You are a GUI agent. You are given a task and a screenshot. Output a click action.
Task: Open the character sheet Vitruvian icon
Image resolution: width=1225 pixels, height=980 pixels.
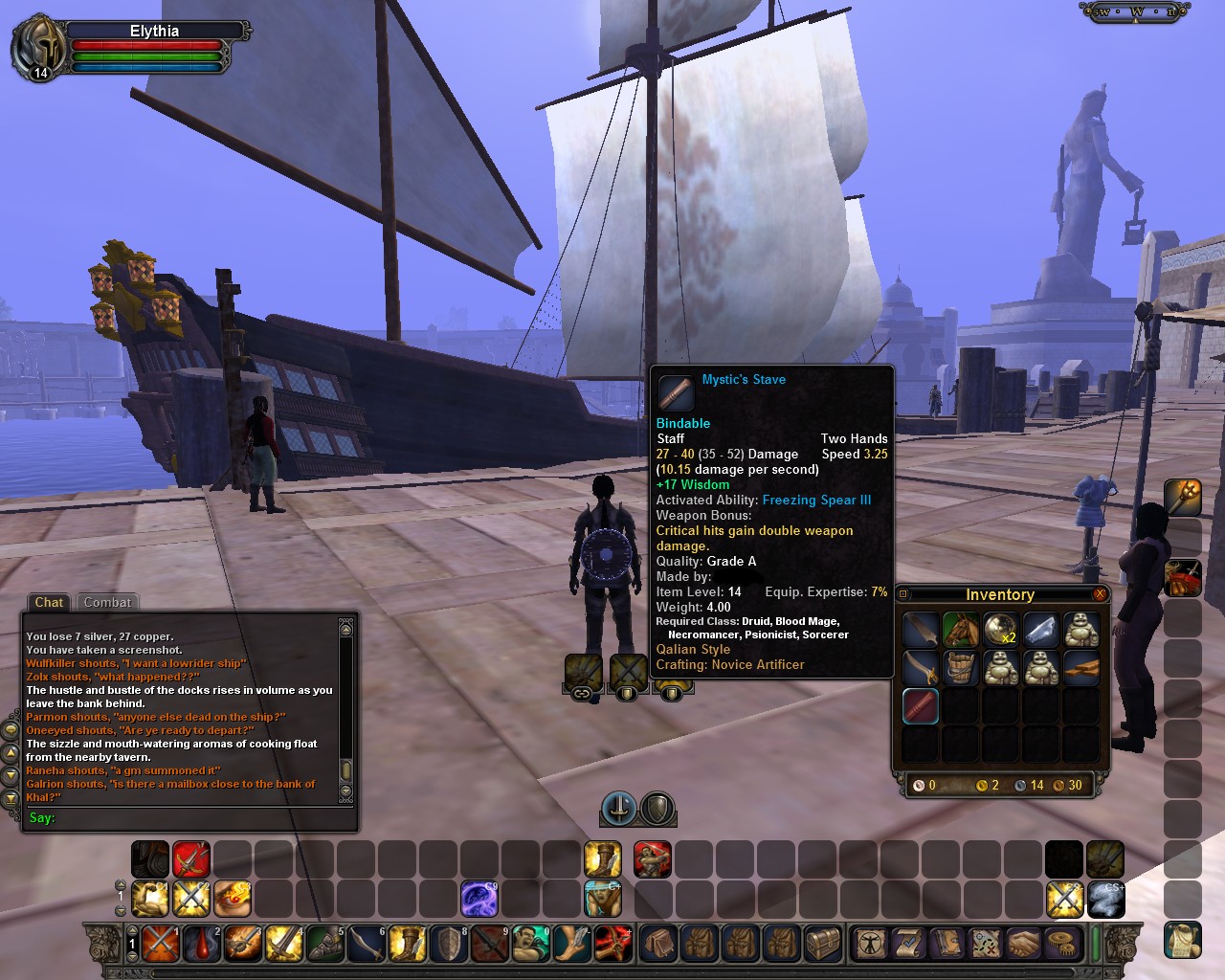[x=870, y=944]
